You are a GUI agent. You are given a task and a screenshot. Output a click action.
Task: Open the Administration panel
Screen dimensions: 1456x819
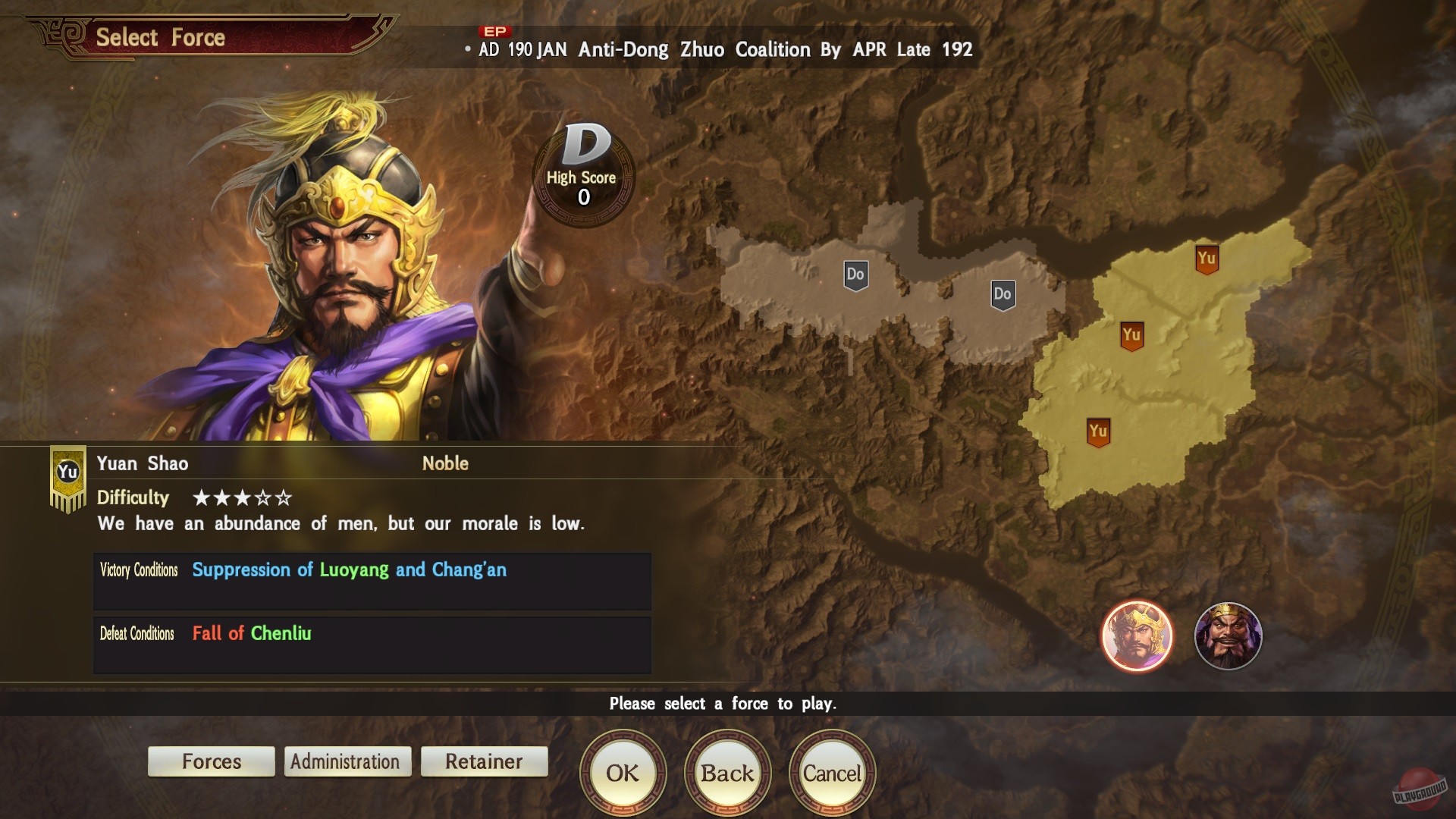coord(347,761)
